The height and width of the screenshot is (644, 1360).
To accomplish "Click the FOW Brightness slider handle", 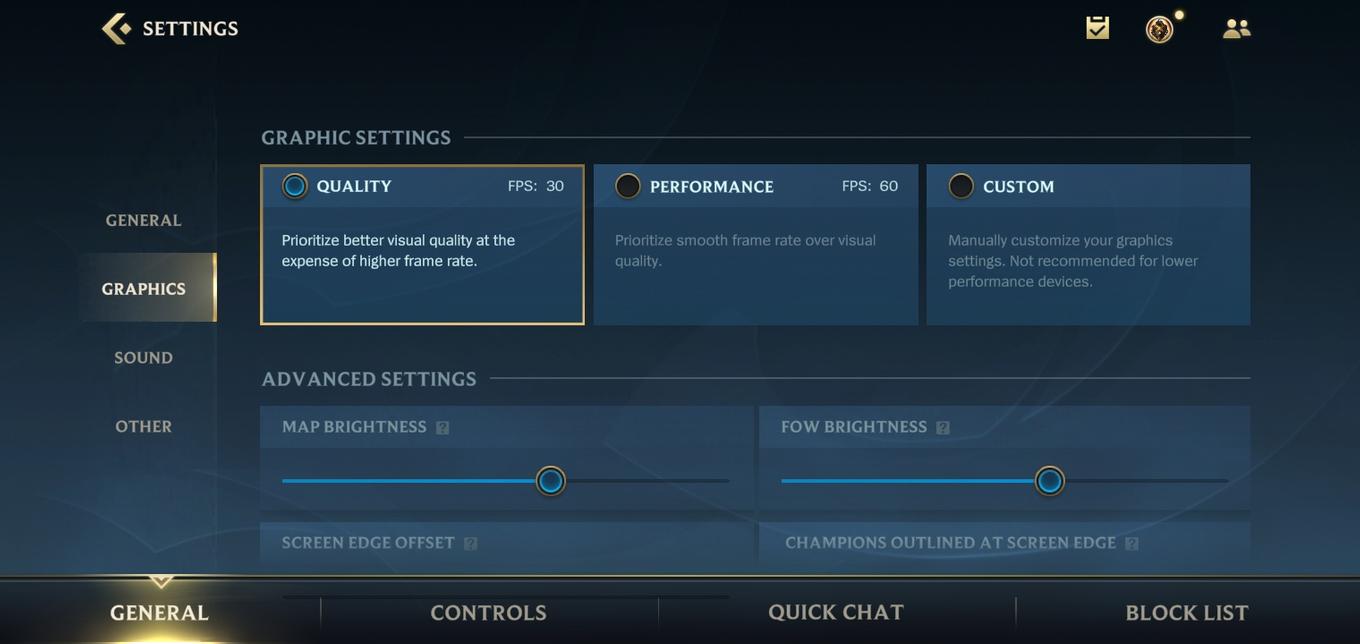I will tap(1049, 481).
